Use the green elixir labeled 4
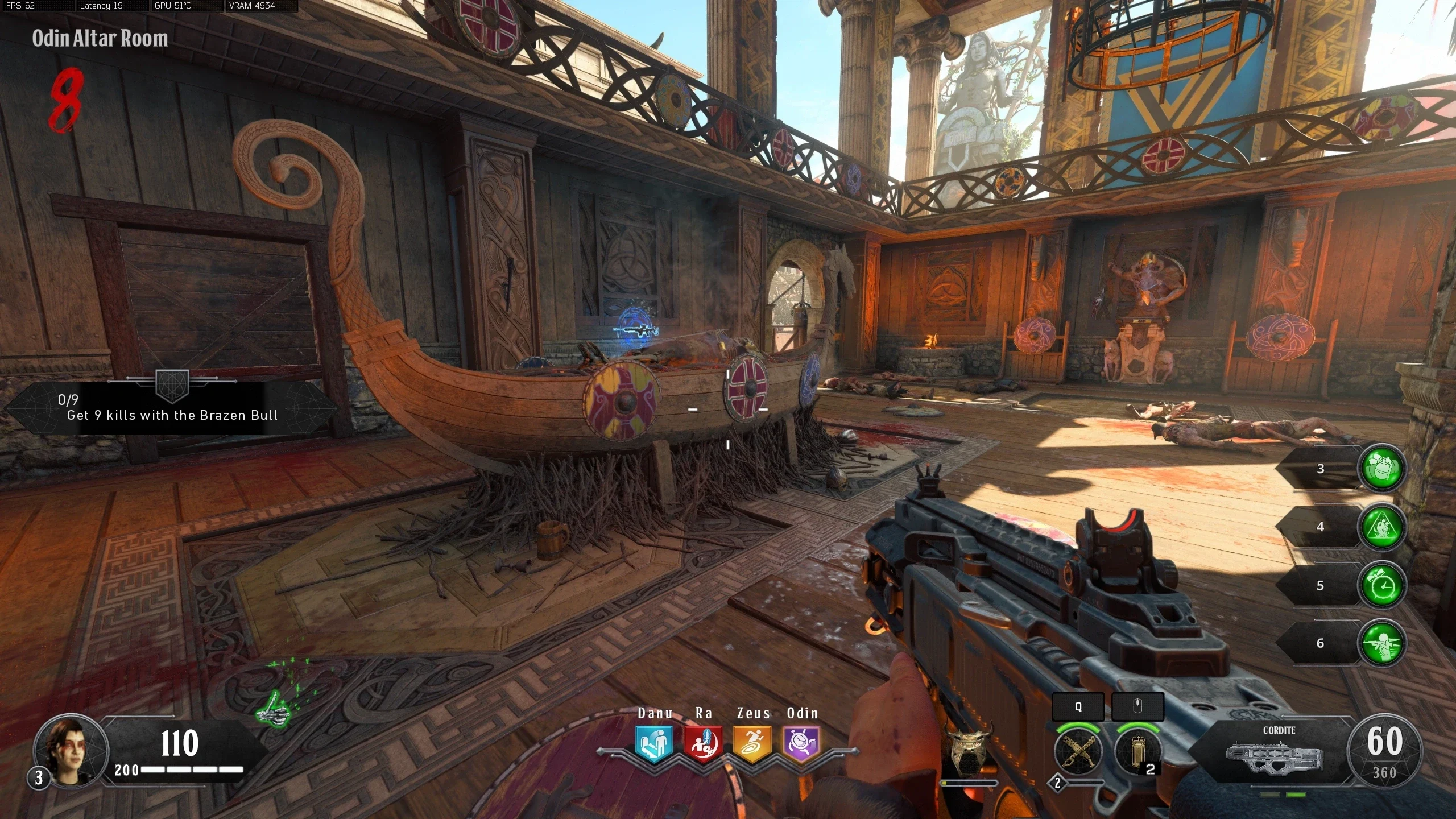 pyautogui.click(x=1382, y=527)
